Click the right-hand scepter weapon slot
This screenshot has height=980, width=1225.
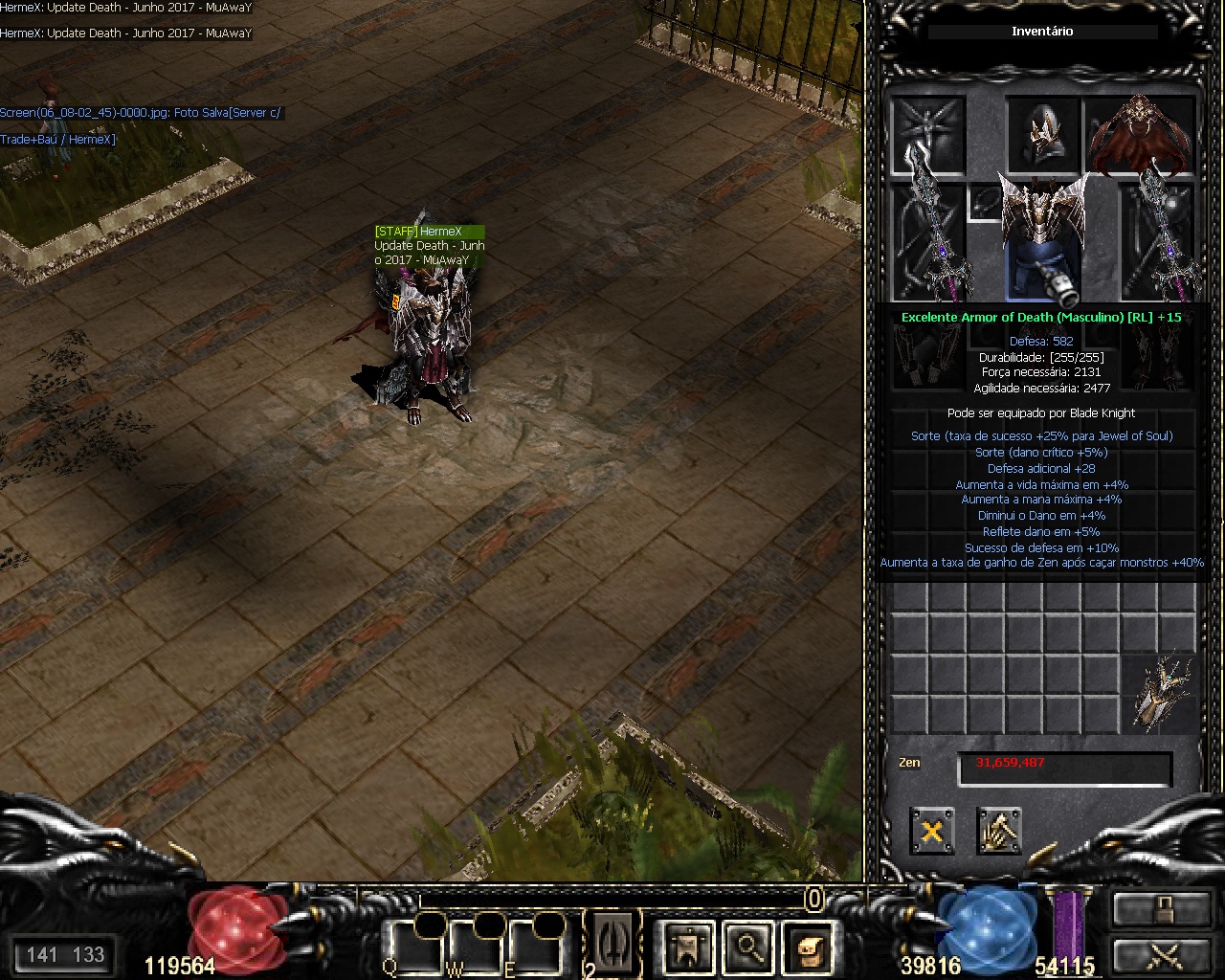[x=1160, y=241]
